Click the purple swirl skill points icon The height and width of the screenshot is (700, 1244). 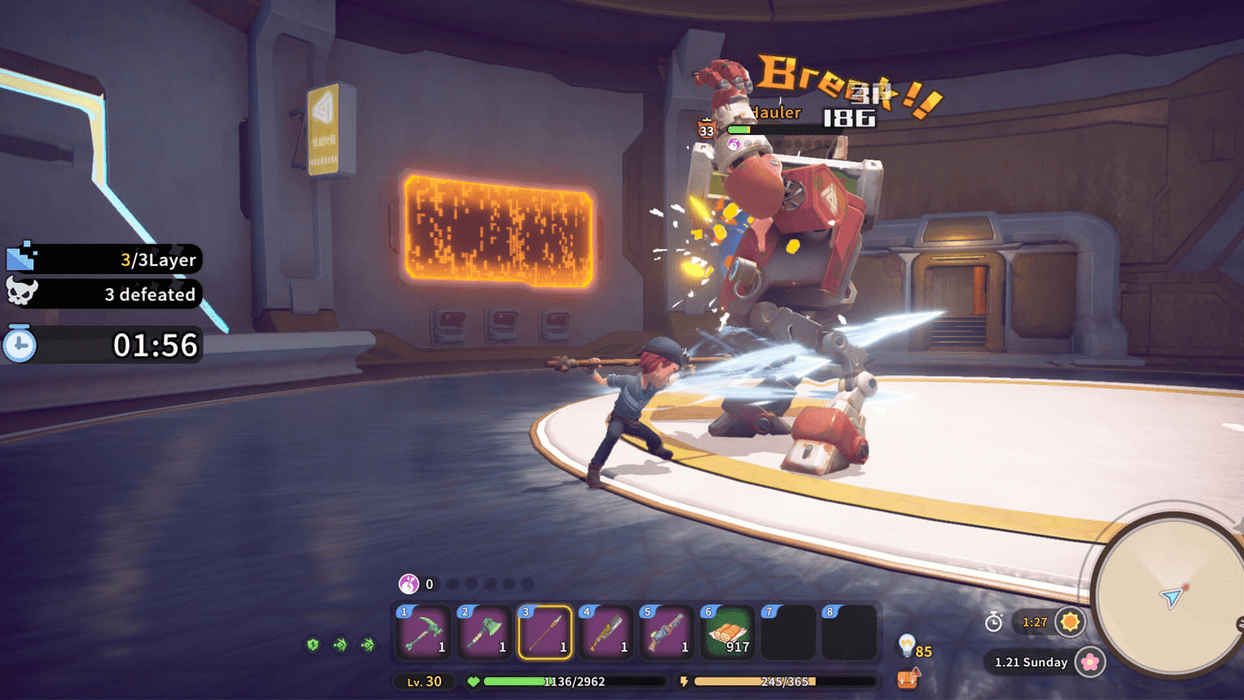(408, 584)
